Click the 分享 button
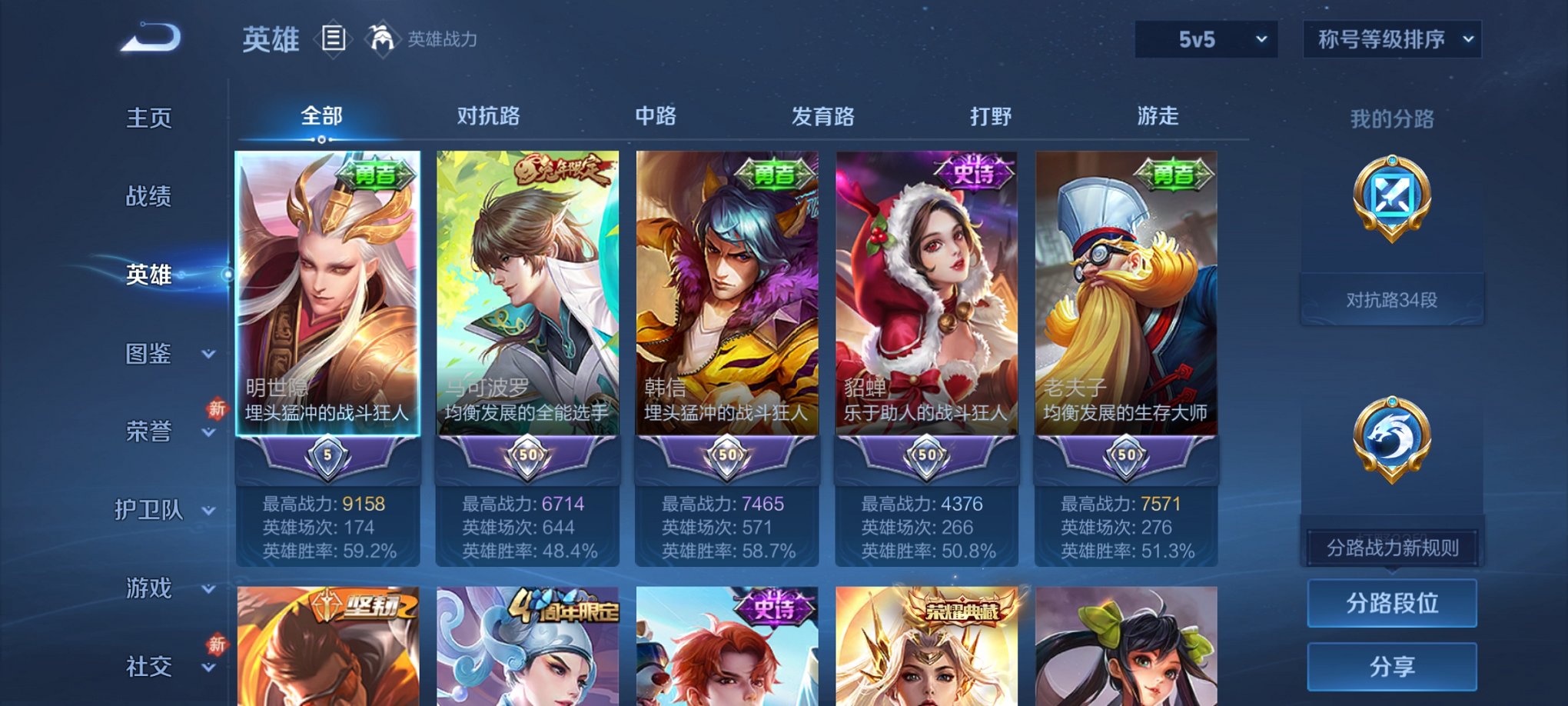The height and width of the screenshot is (706, 1568). coord(1391,664)
